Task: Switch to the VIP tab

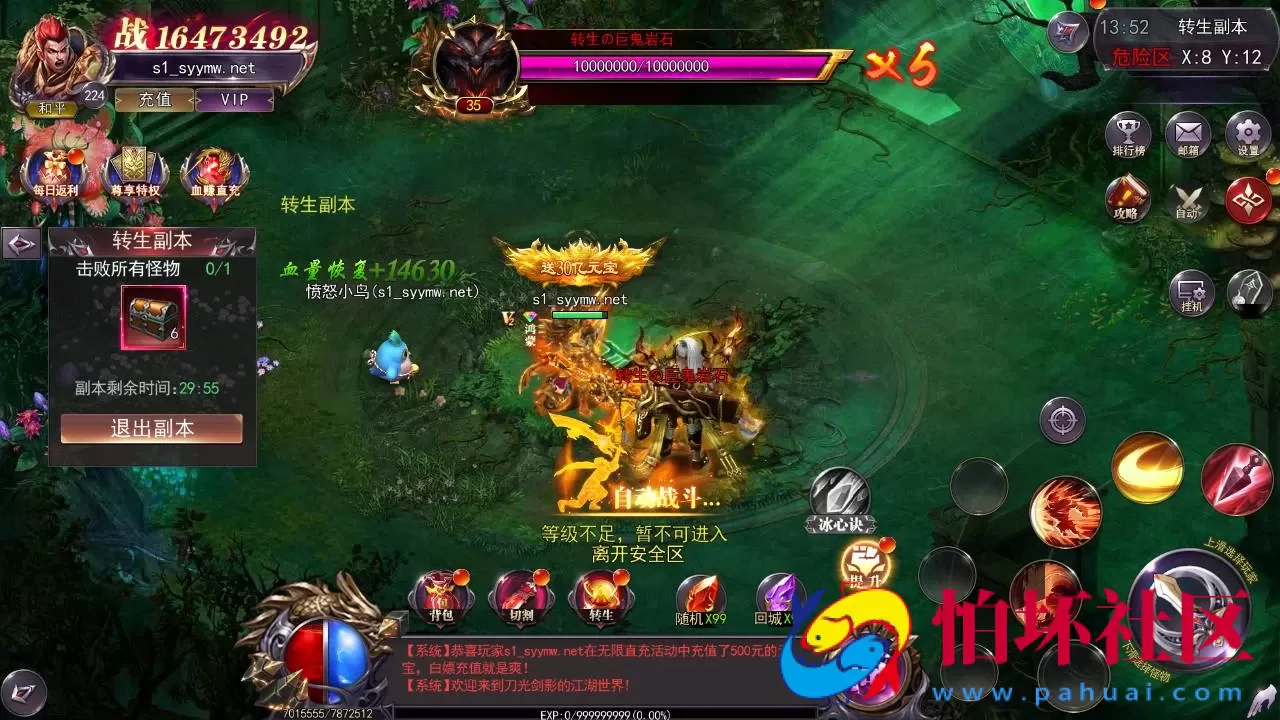Action: coord(235,100)
